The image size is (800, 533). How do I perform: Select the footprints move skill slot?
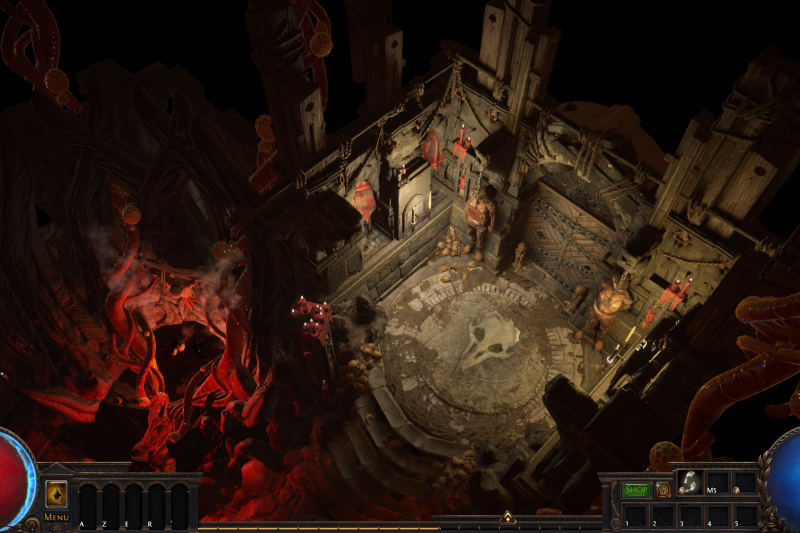click(689, 483)
